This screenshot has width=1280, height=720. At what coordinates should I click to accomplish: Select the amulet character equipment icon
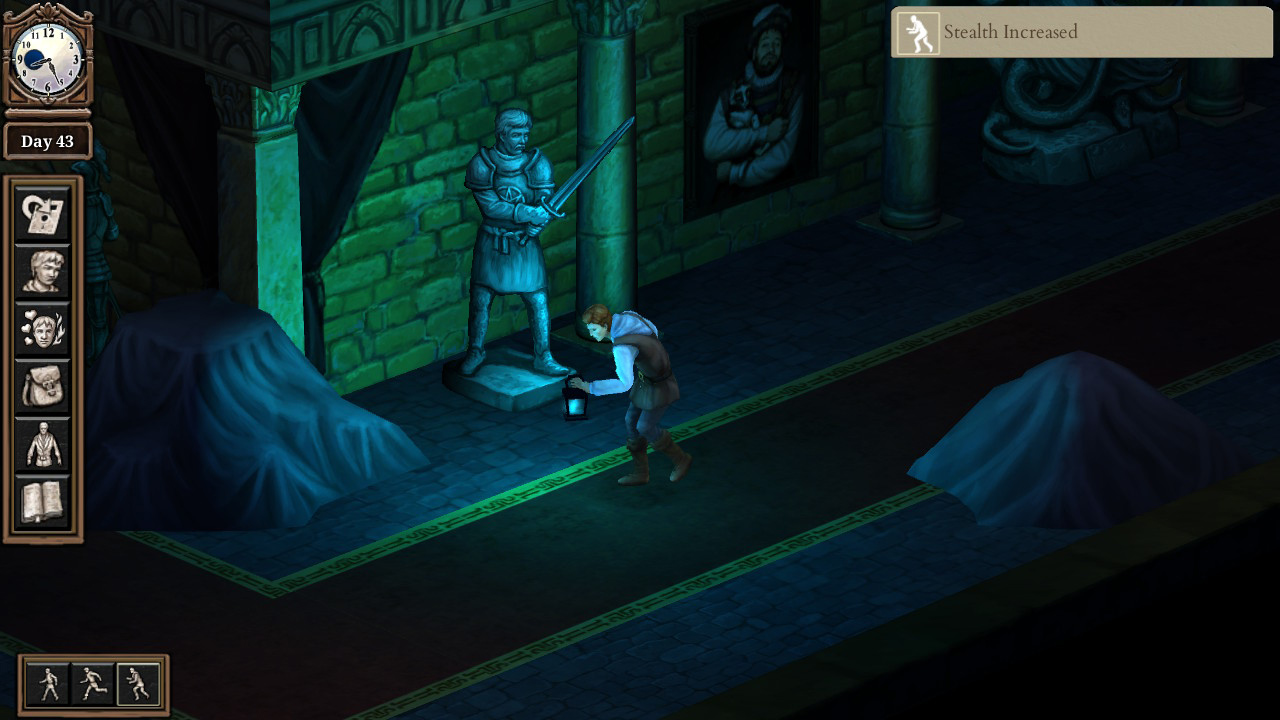pyautogui.click(x=41, y=444)
